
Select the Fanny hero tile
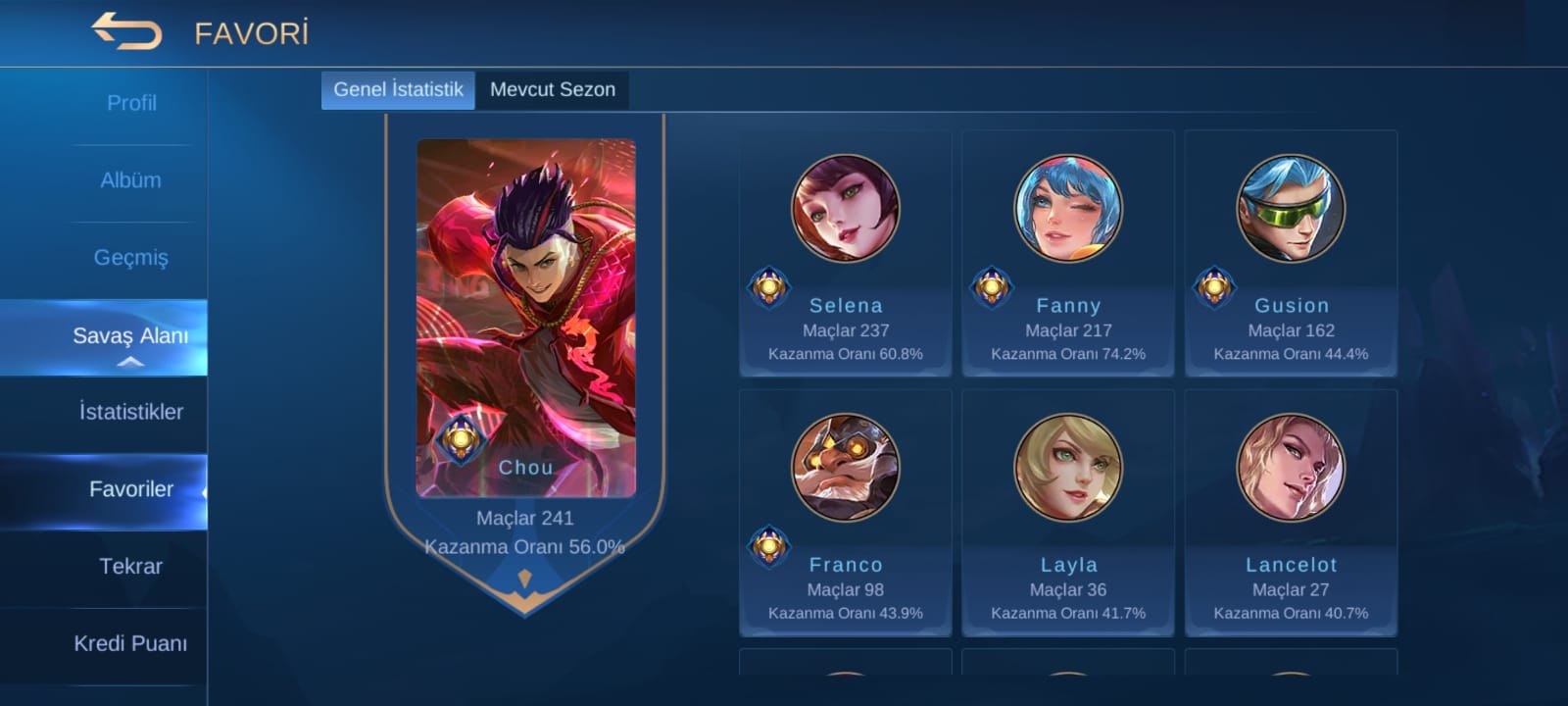coord(1067,255)
